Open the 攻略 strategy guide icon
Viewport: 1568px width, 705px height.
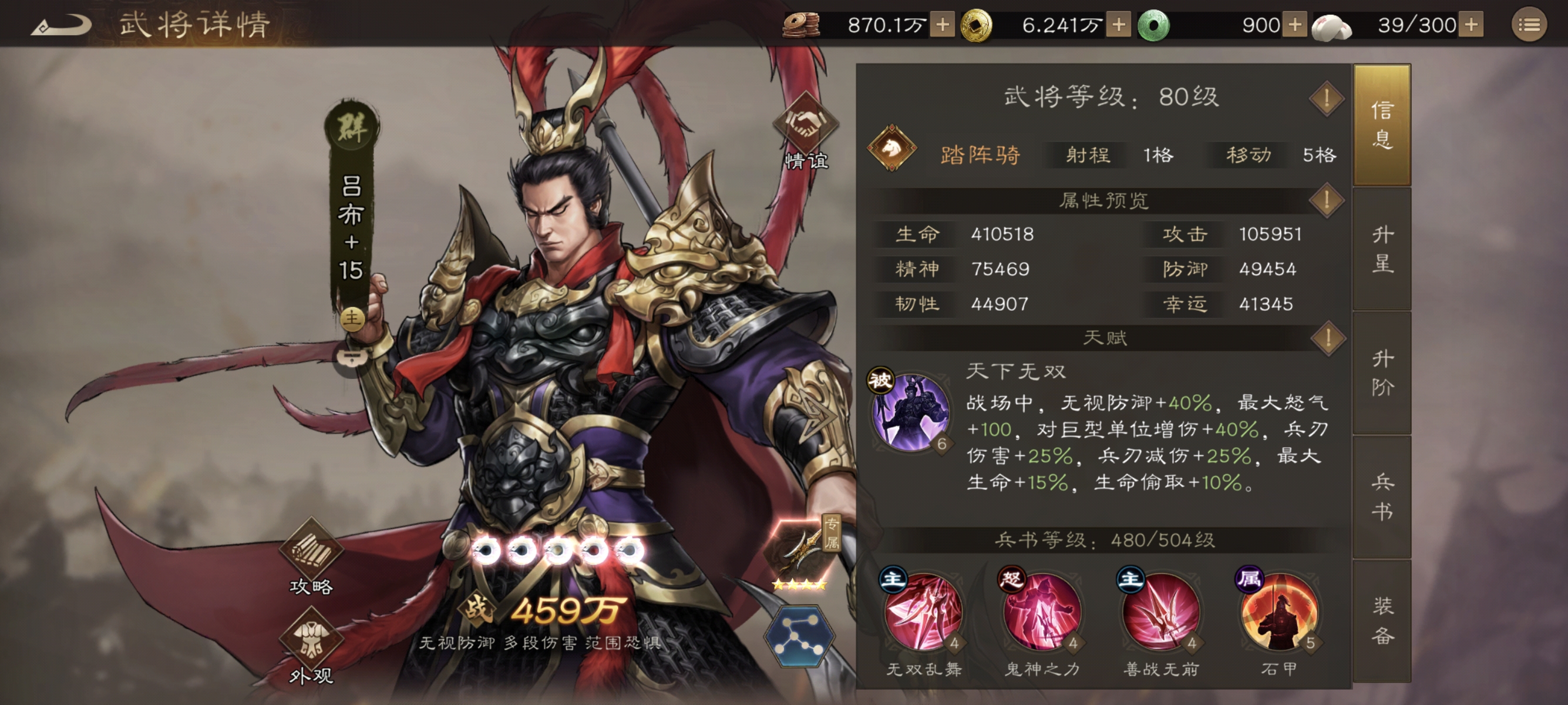(311, 549)
